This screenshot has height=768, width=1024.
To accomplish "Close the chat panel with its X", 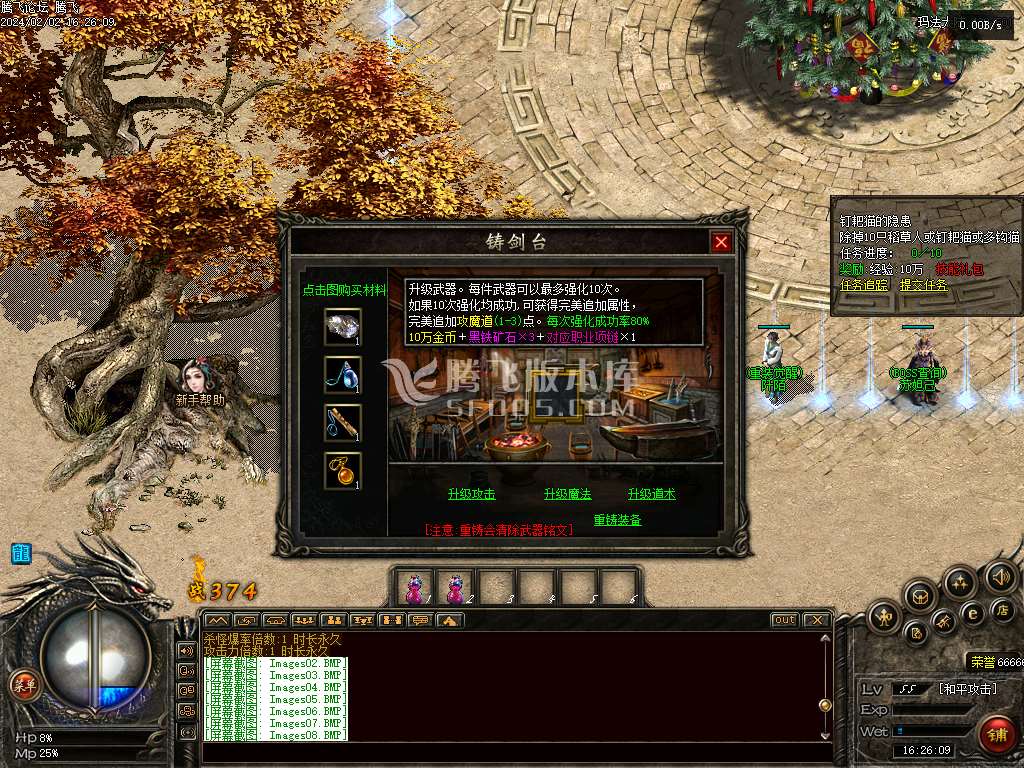I will 816,620.
